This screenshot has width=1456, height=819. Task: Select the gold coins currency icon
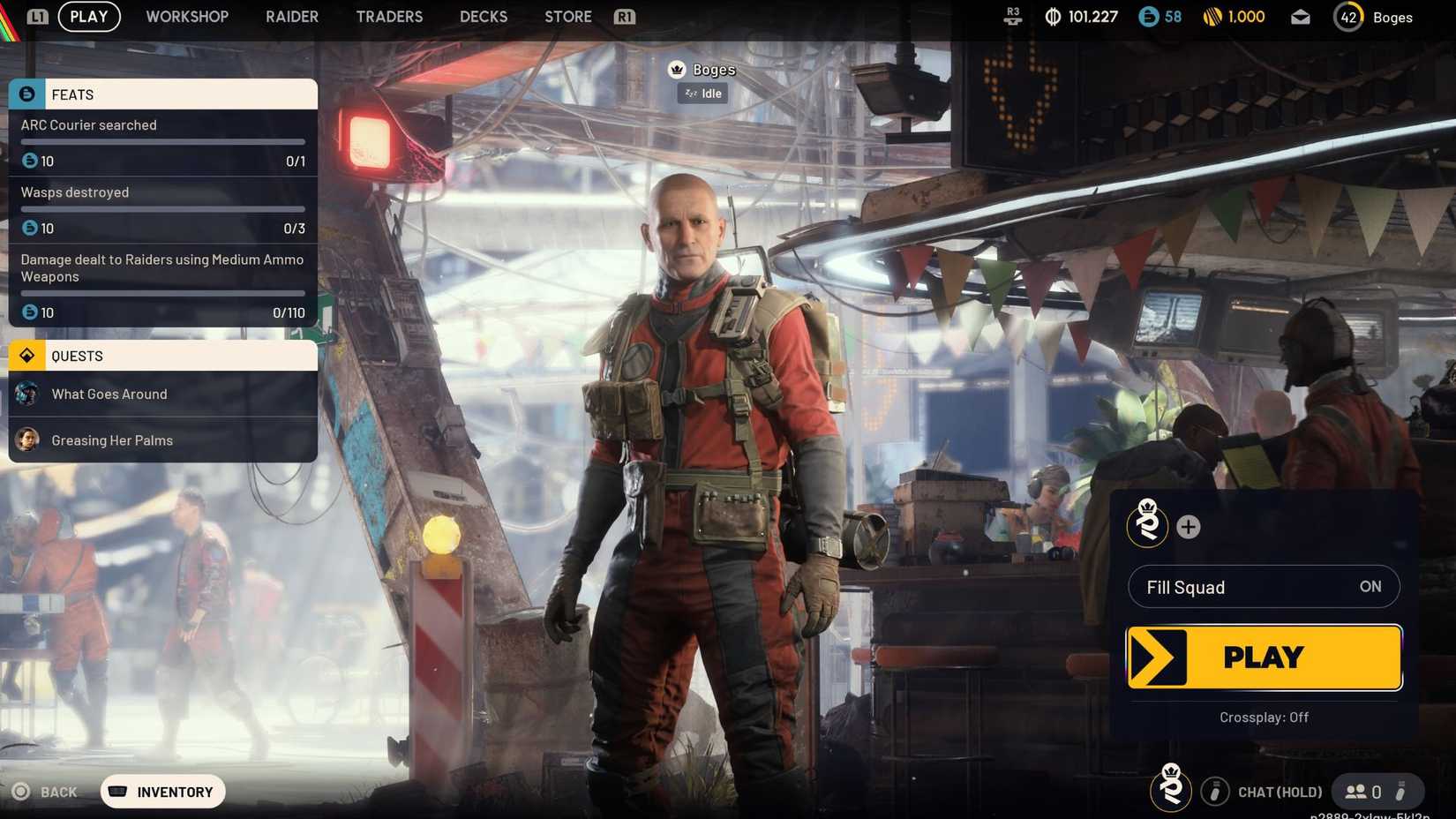coord(1211,16)
